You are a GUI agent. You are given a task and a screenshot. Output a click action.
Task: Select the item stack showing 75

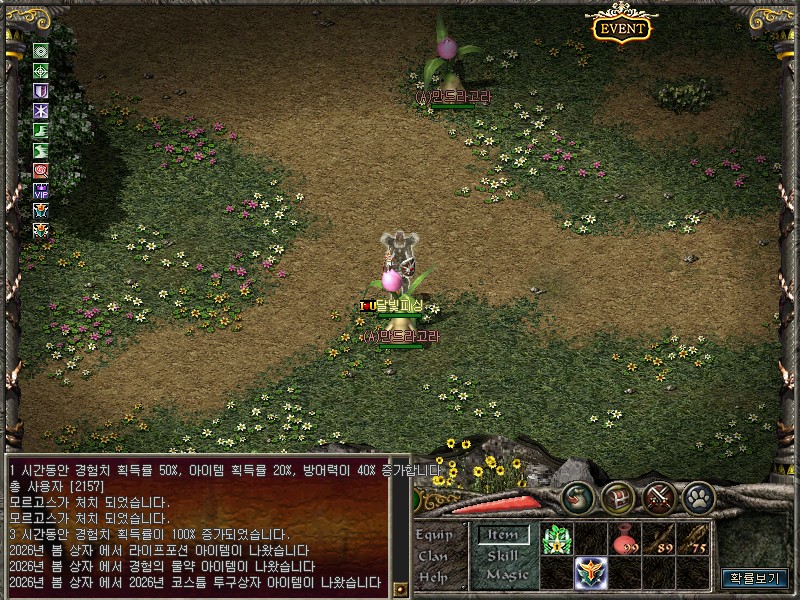click(694, 540)
